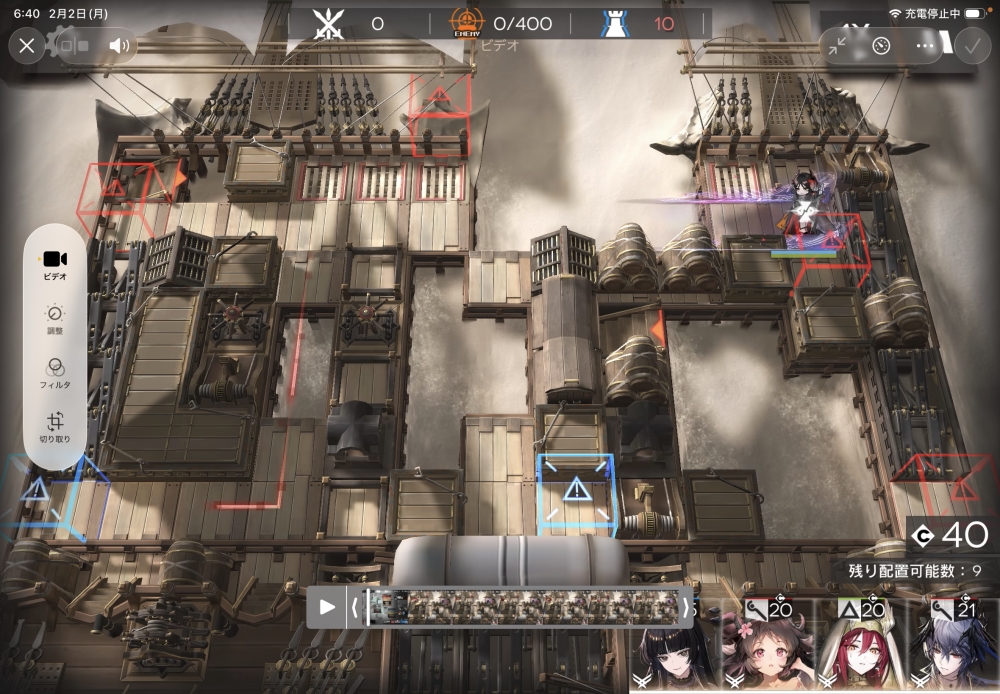Open the 切り取り crop tool

(x=55, y=426)
